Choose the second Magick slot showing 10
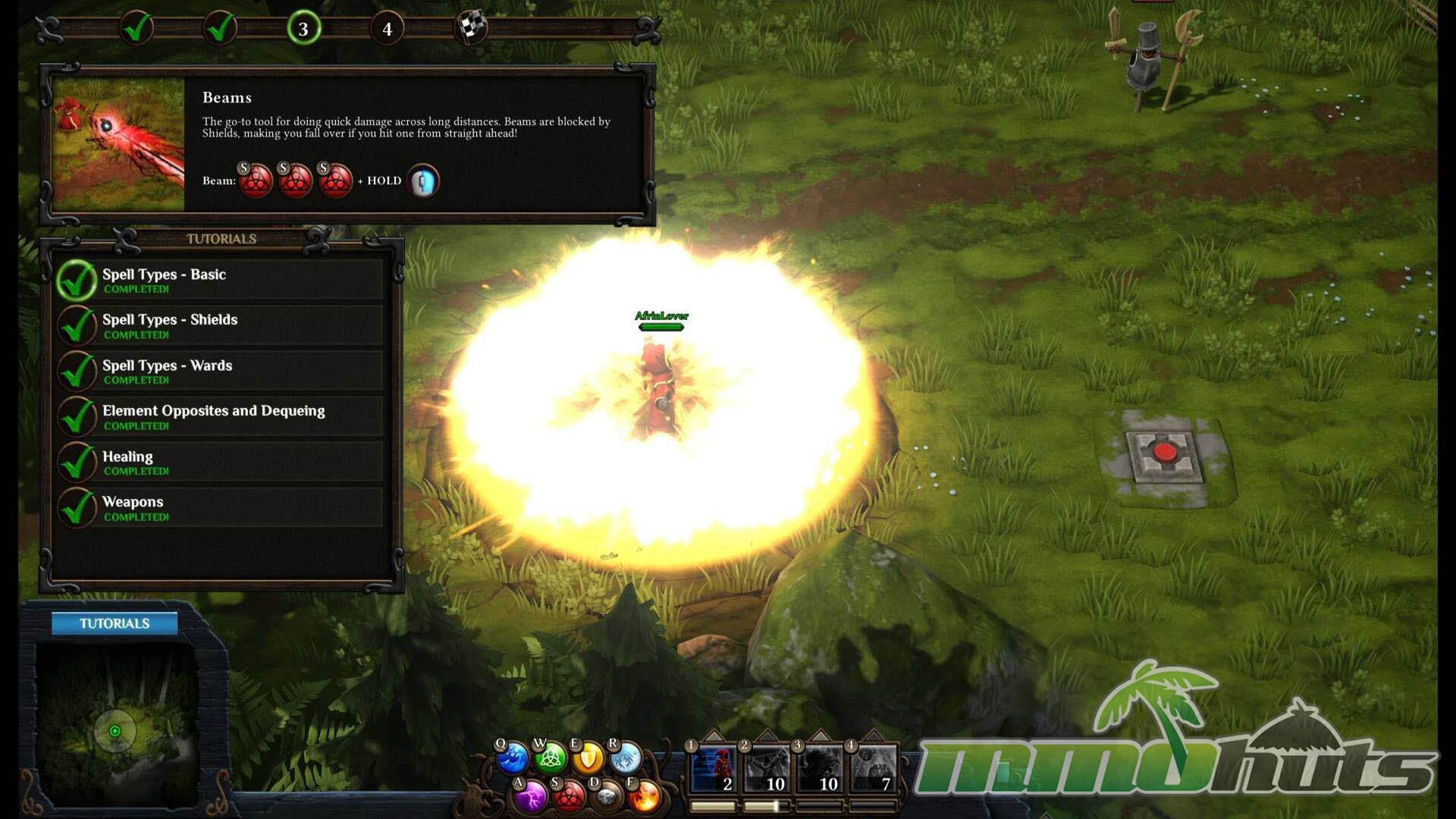The width and height of the screenshot is (1456, 819). tap(767, 770)
